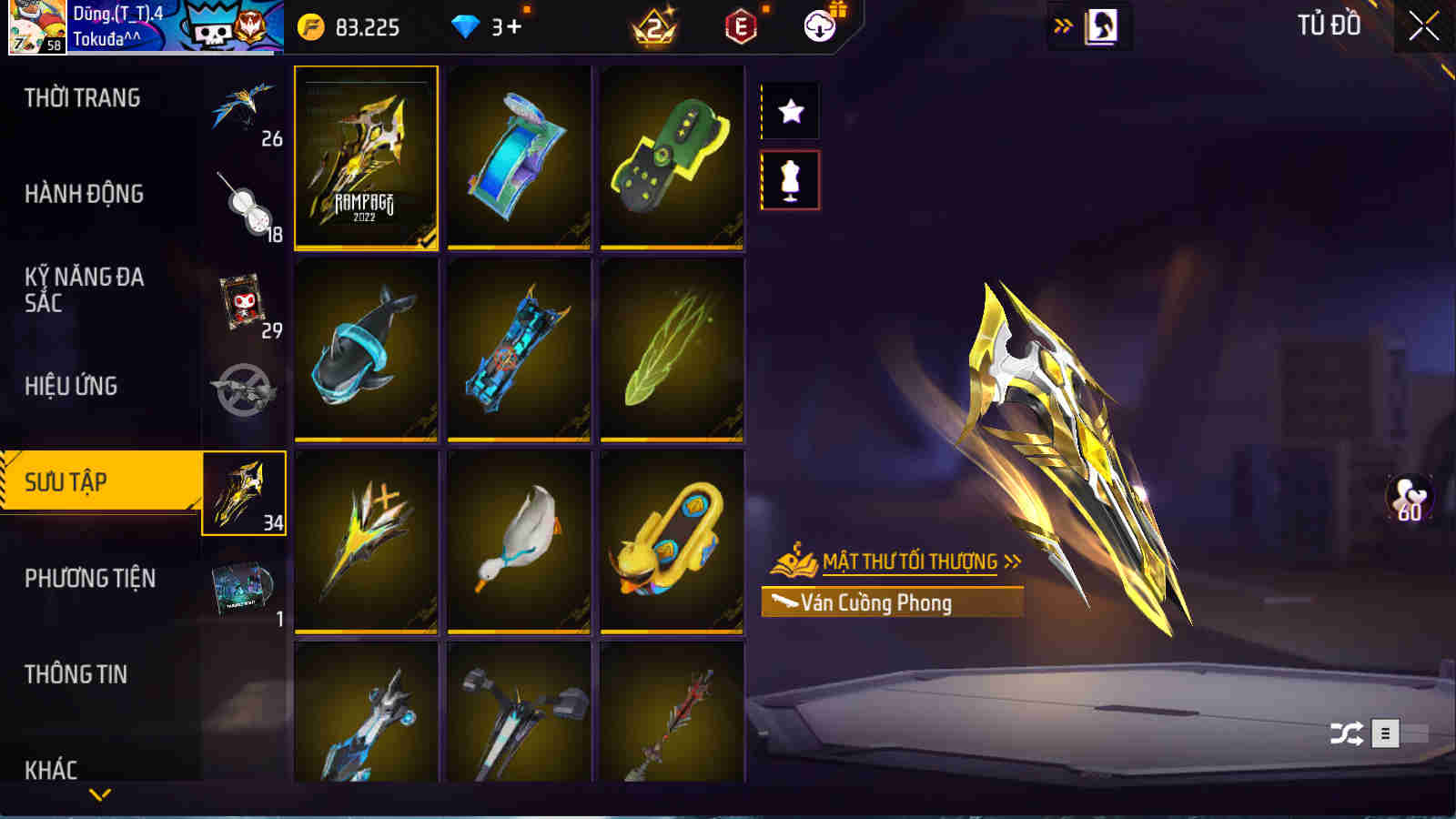
Task: Open the character profile book icon near top right
Action: tap(1103, 25)
